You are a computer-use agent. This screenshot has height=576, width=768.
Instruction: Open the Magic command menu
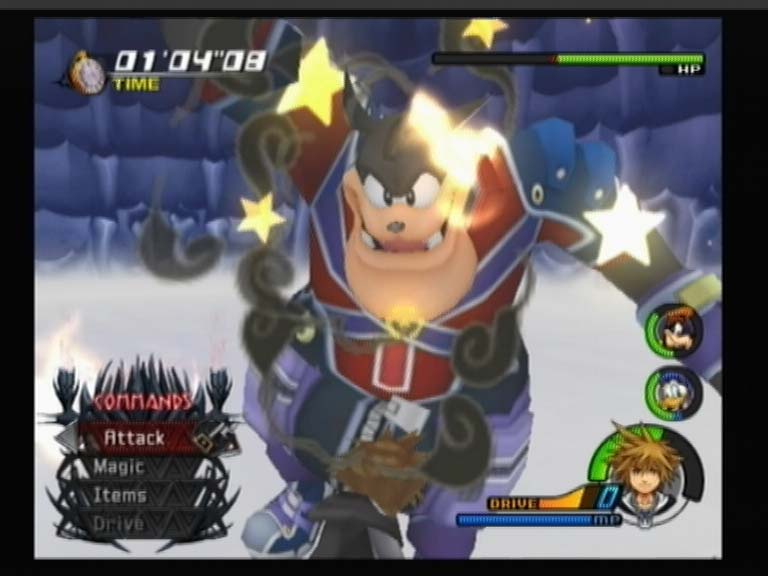(120, 467)
